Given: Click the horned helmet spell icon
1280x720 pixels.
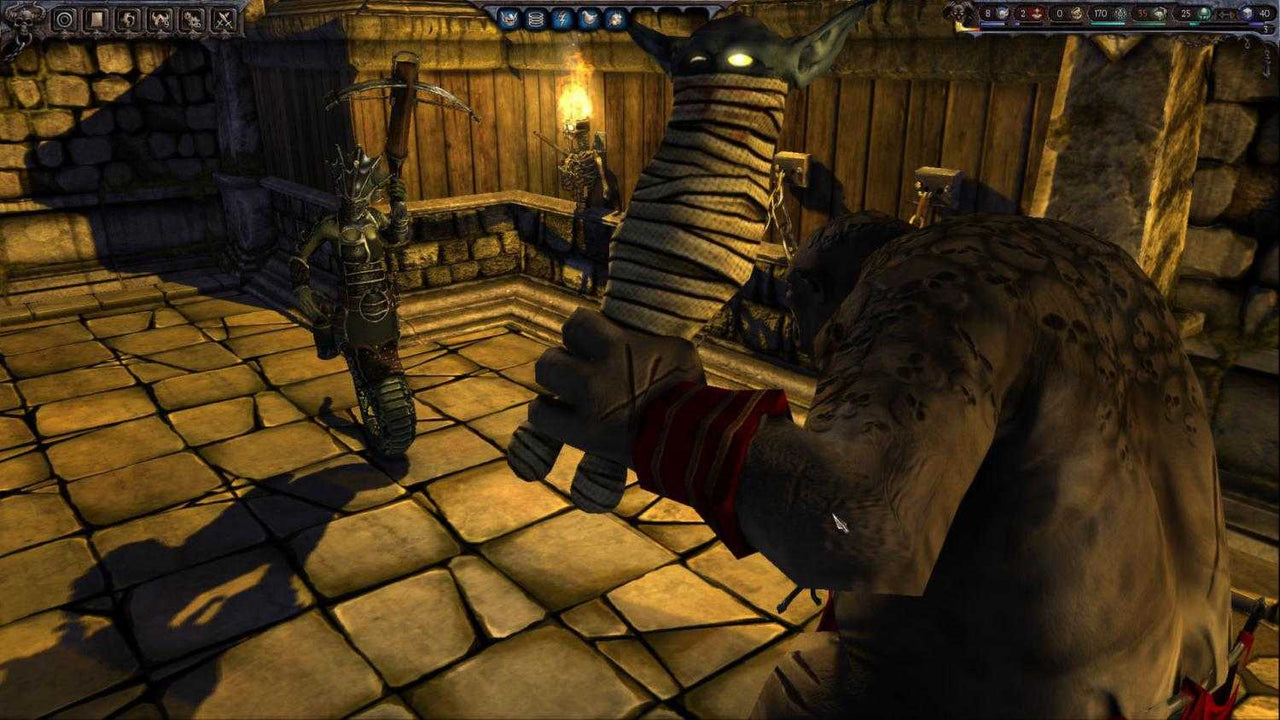Looking at the screenshot, I should pyautogui.click(x=509, y=18).
